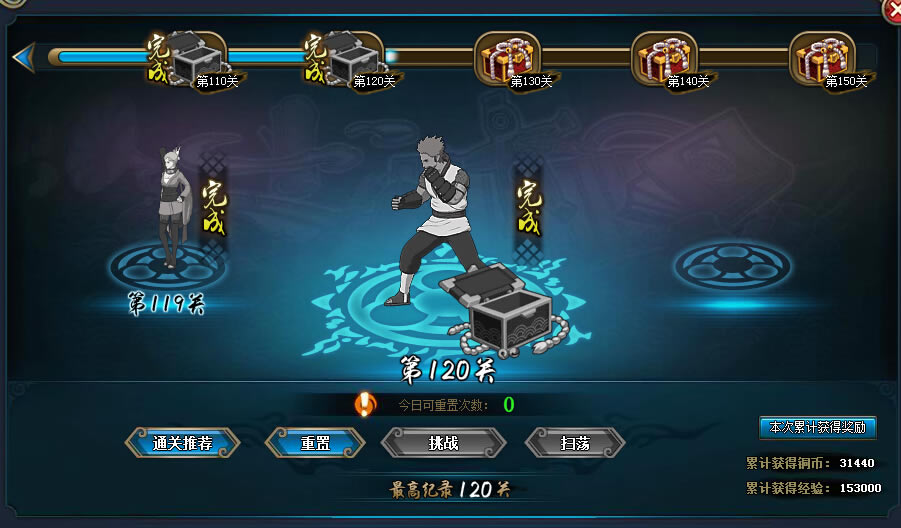
Task: Click the orange exclamation info icon
Action: (366, 404)
